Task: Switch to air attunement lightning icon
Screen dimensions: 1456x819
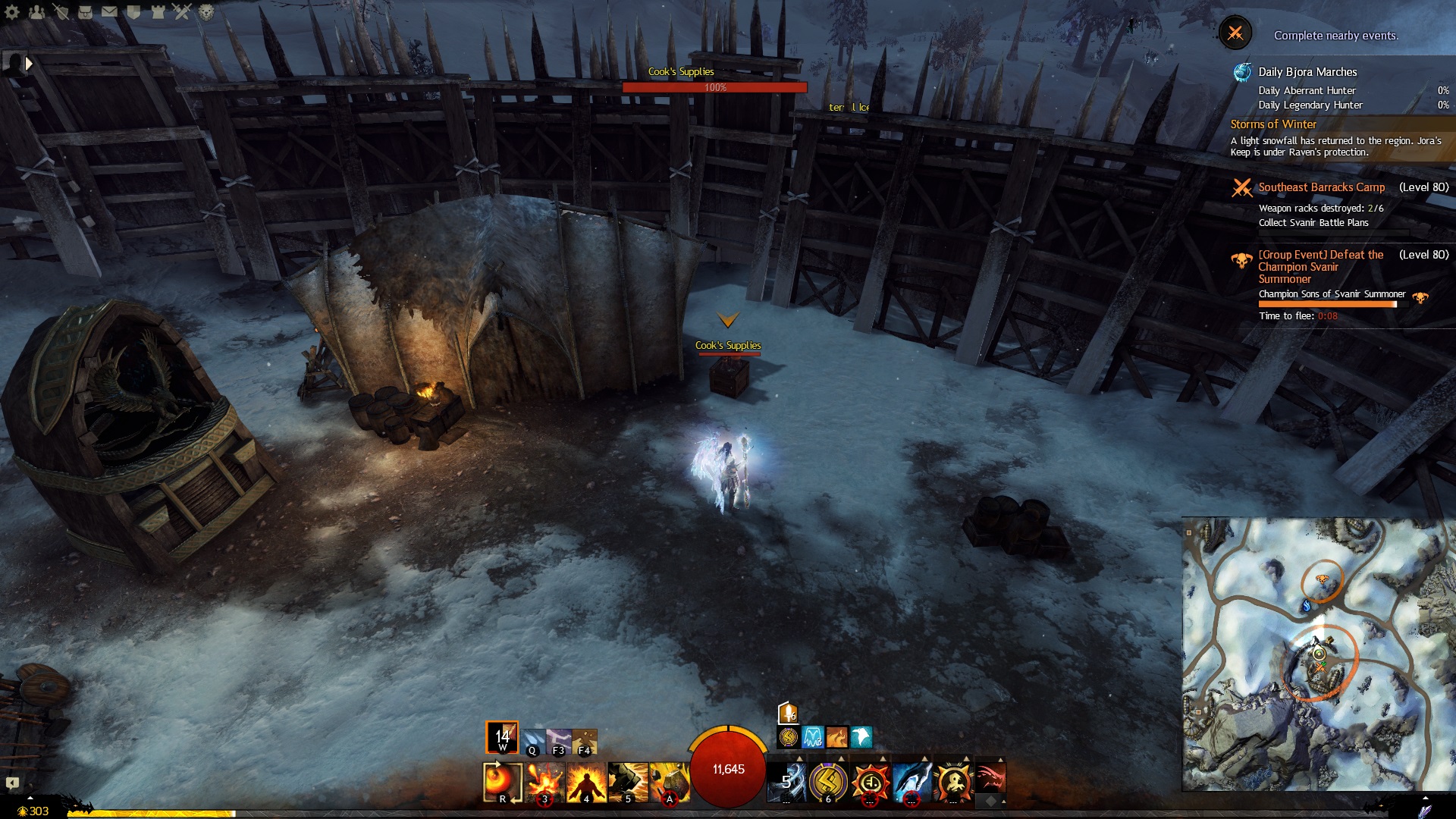Action: pyautogui.click(x=558, y=741)
